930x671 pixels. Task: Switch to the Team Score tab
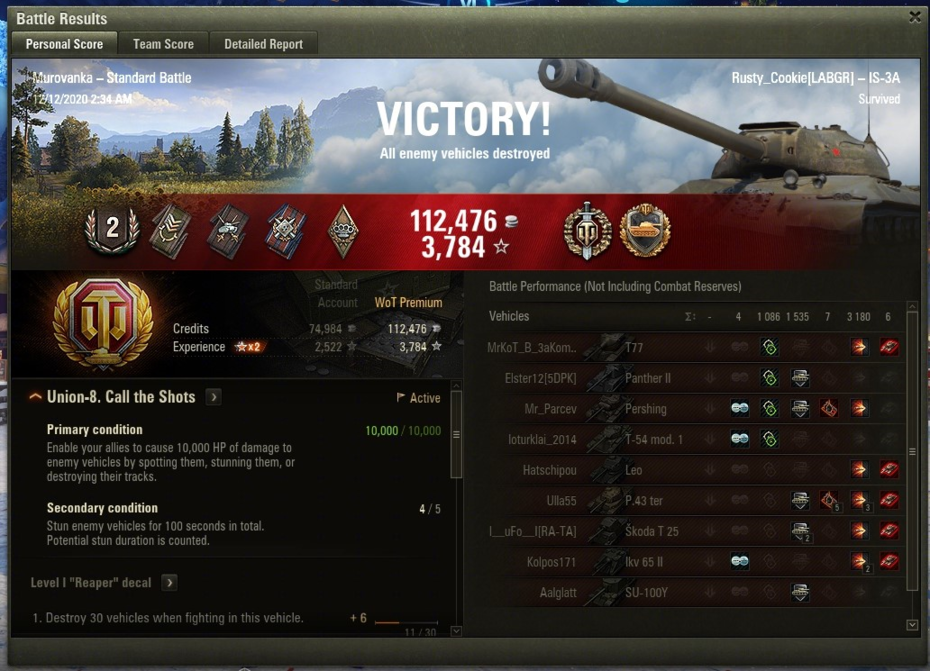[163, 44]
